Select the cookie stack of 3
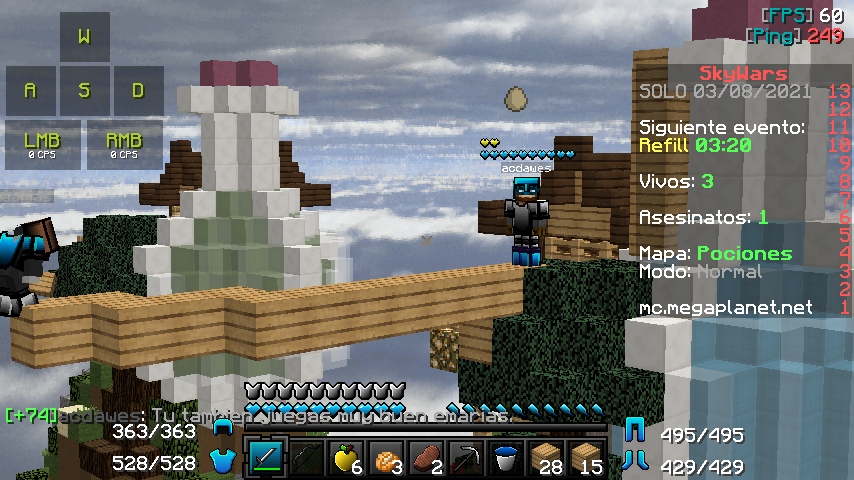The width and height of the screenshot is (854, 480). (x=387, y=460)
